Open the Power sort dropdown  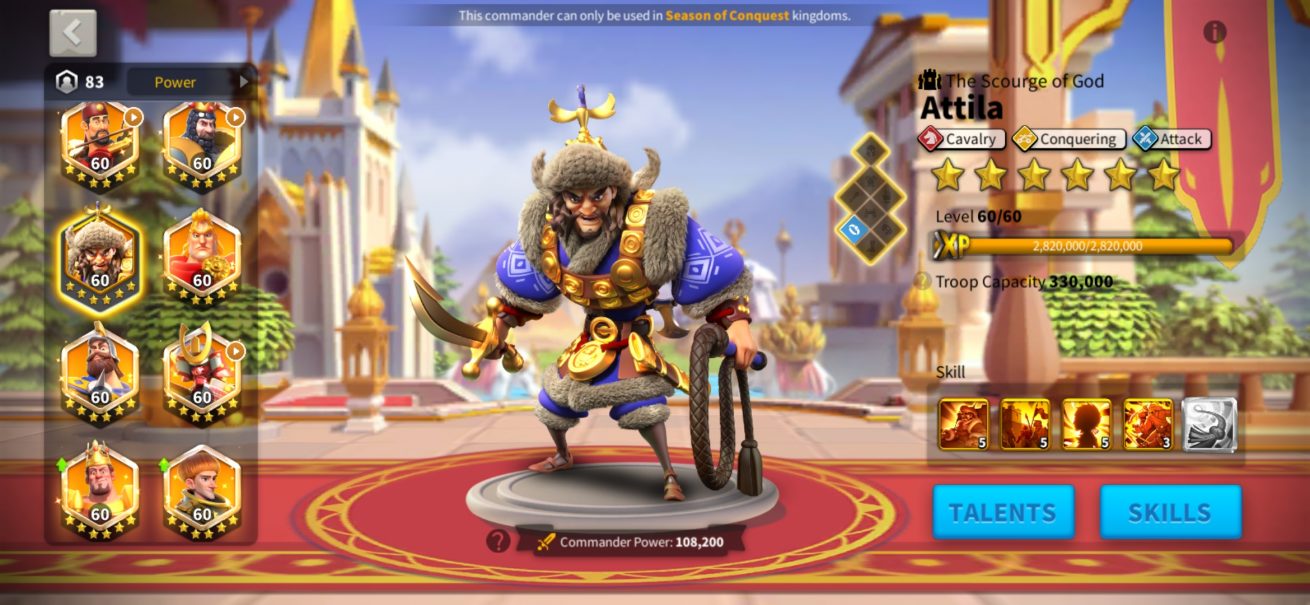(x=188, y=82)
